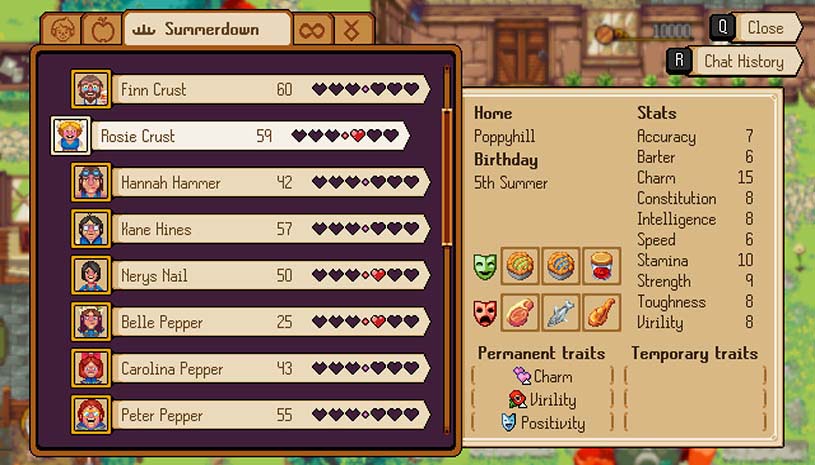This screenshot has height=465, width=815.
Task: Close the relationships menu
Action: tap(756, 28)
